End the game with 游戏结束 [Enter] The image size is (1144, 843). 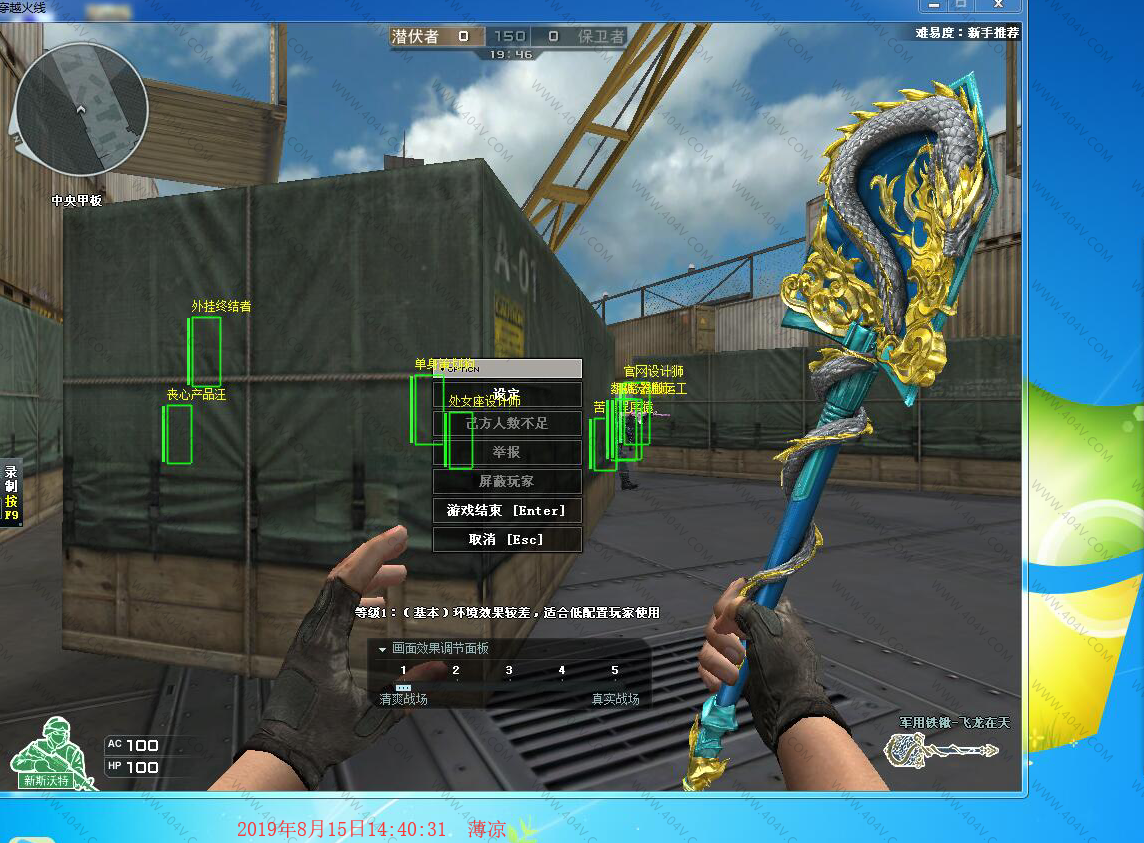[x=507, y=511]
